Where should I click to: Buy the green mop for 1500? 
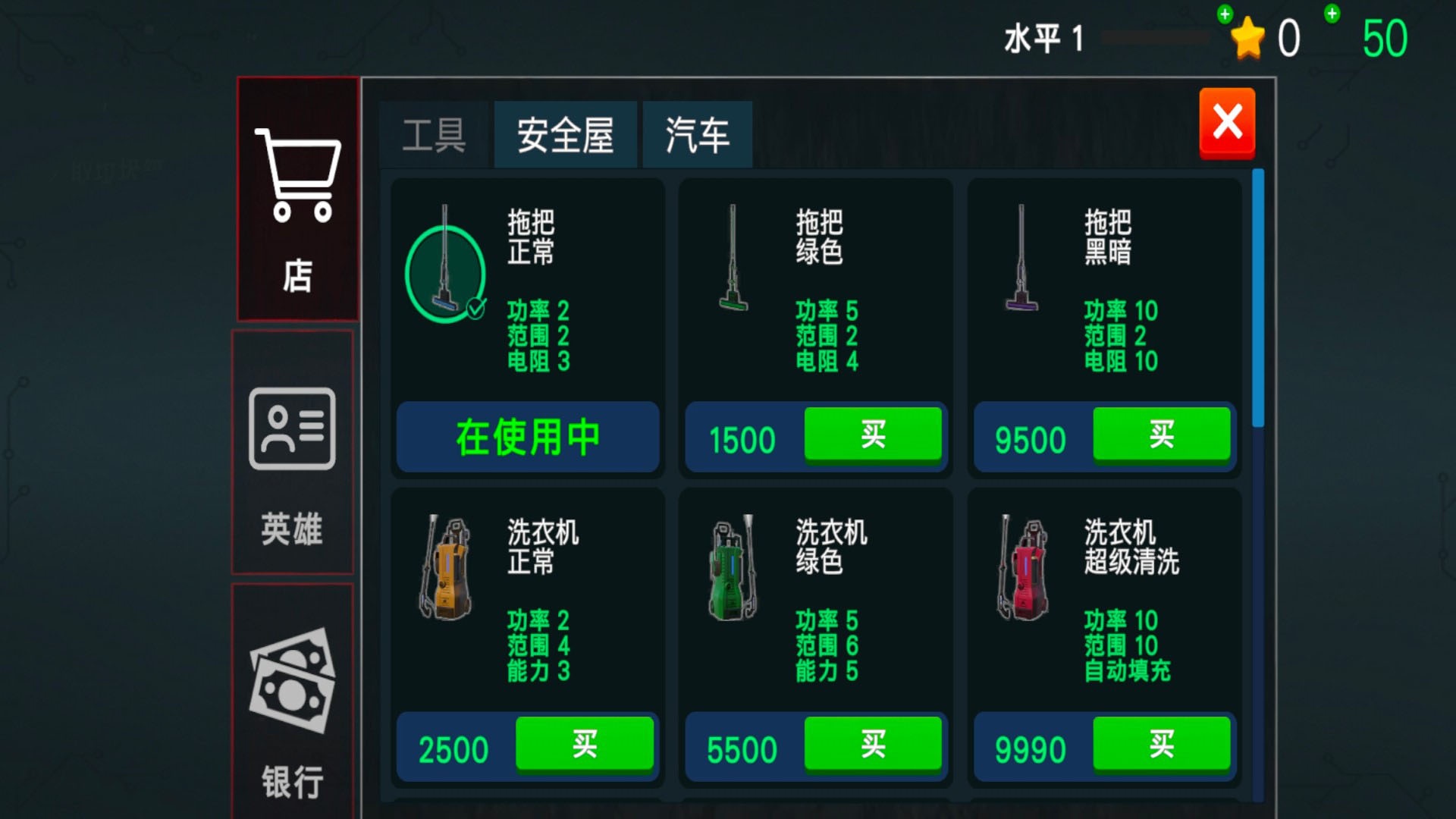(x=873, y=435)
